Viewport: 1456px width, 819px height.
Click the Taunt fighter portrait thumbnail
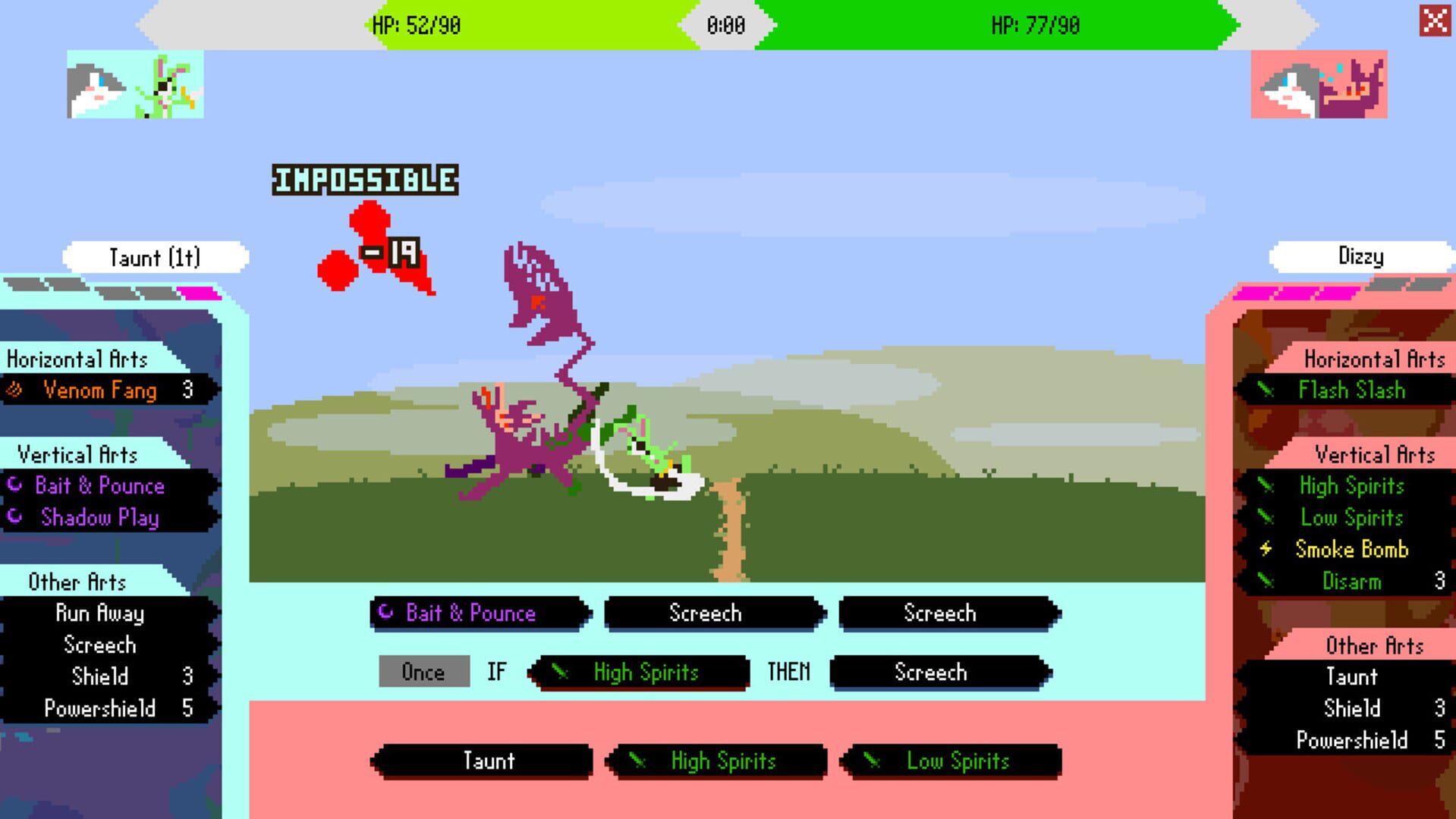[134, 85]
